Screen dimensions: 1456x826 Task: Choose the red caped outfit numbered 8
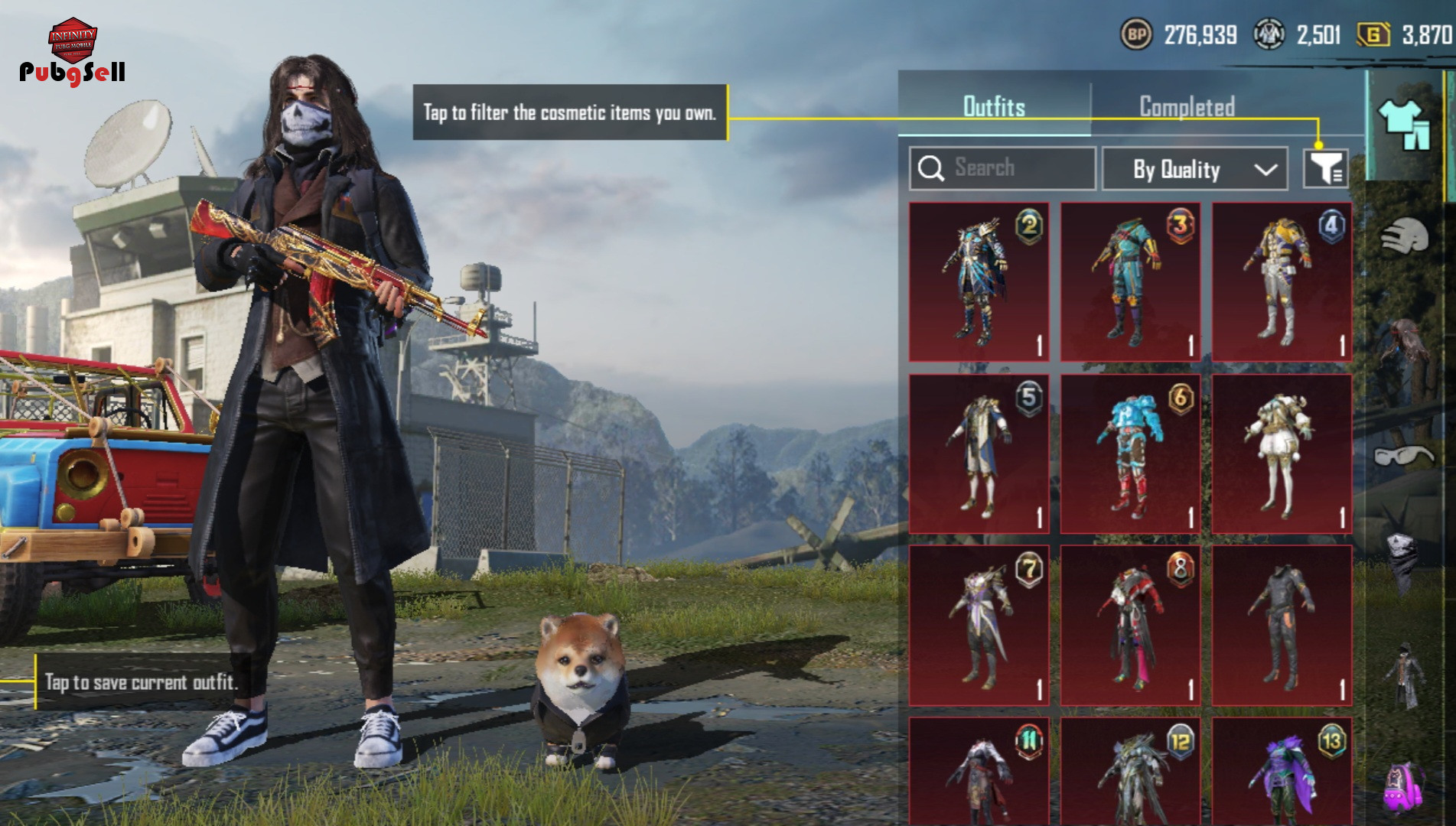pos(1130,625)
